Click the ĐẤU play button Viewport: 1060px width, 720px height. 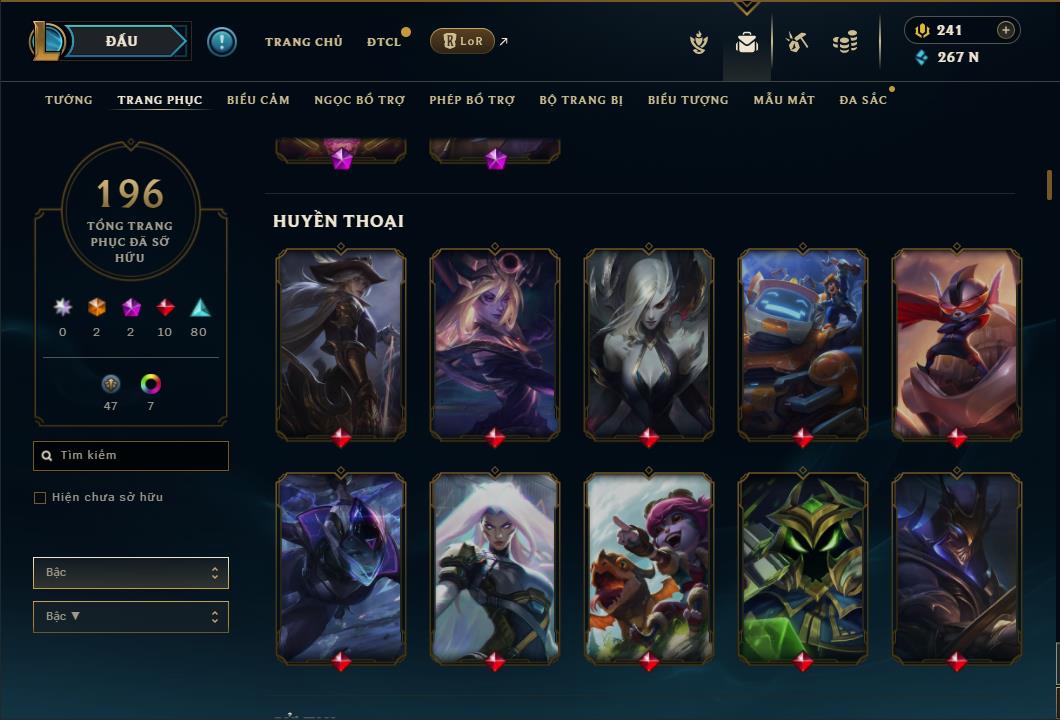coord(121,41)
